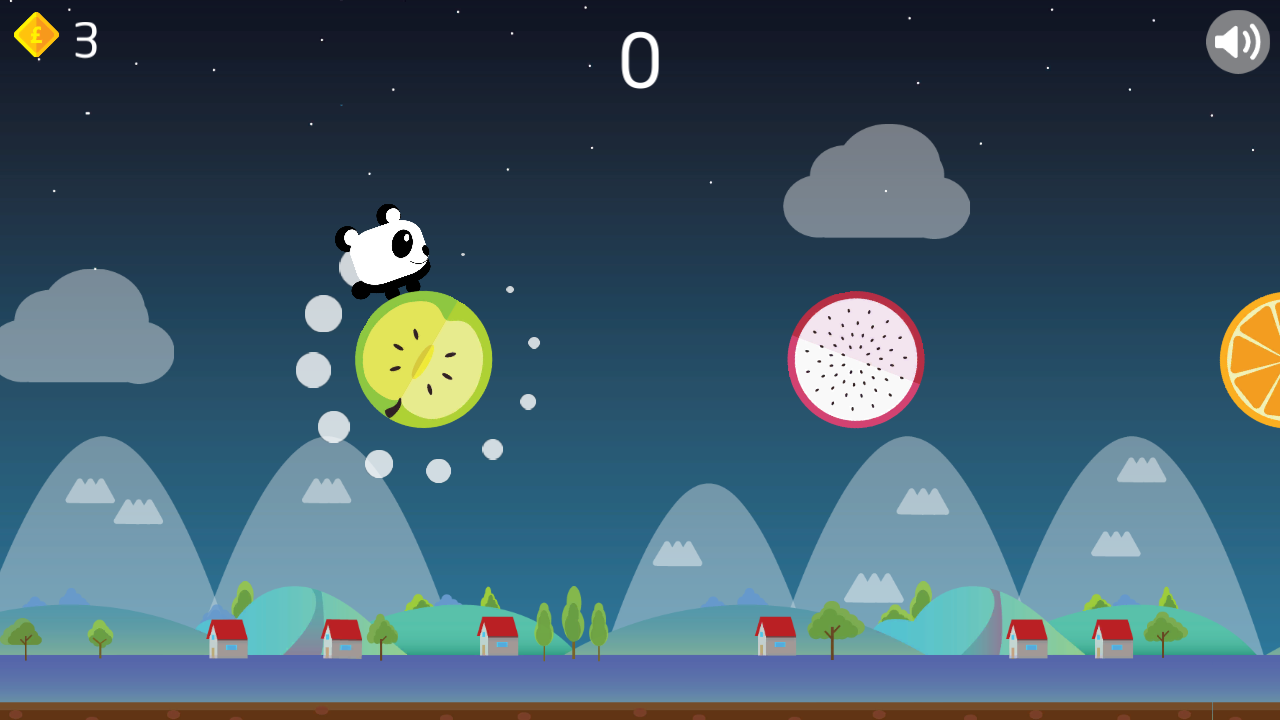
Task: Tap the coin count number 3
Action: pos(83,42)
